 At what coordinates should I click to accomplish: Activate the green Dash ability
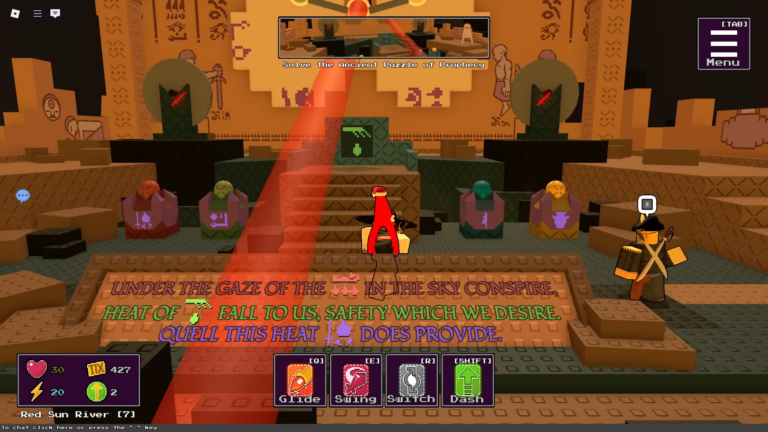tap(467, 379)
